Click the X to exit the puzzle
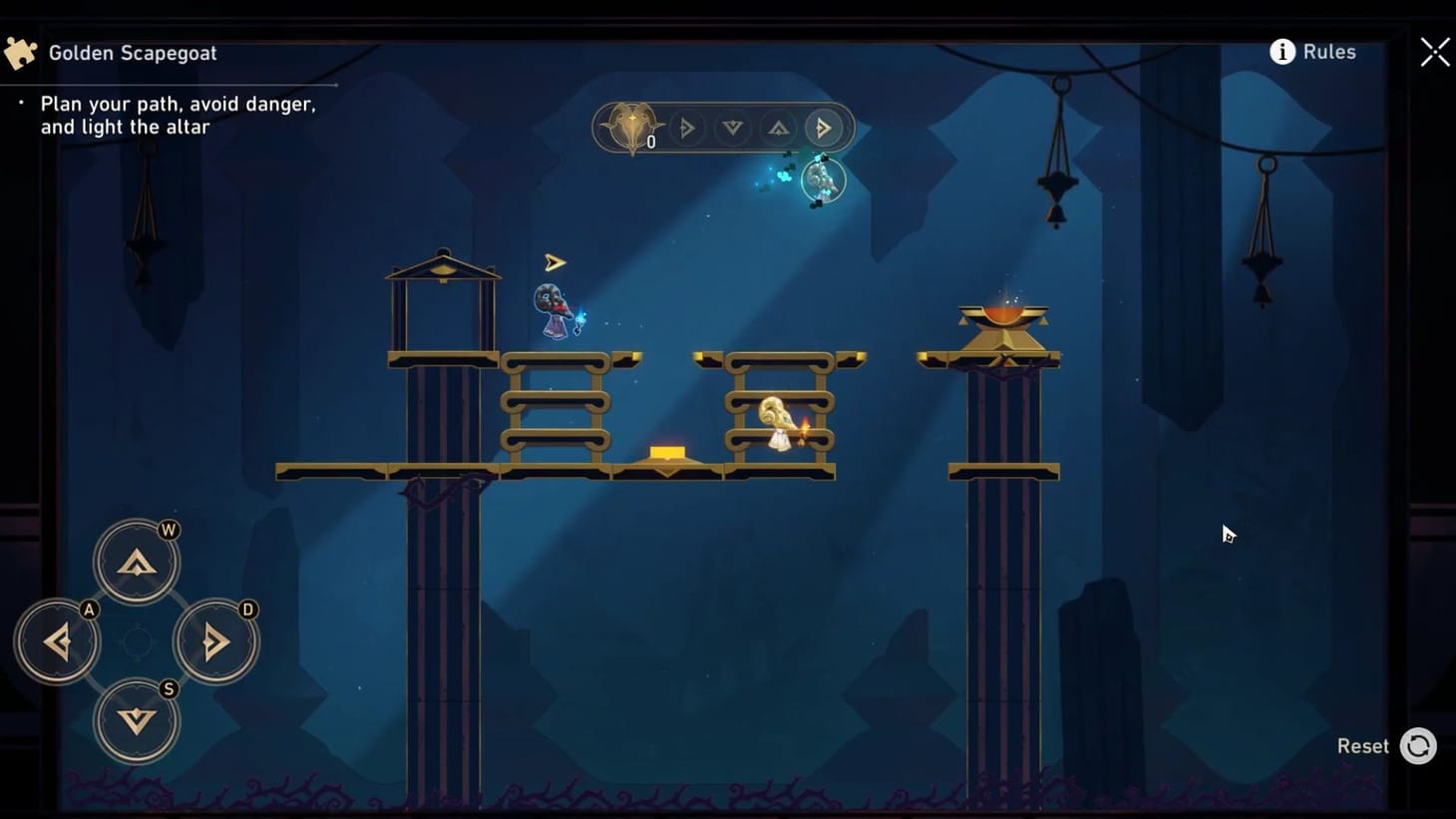 click(1434, 52)
